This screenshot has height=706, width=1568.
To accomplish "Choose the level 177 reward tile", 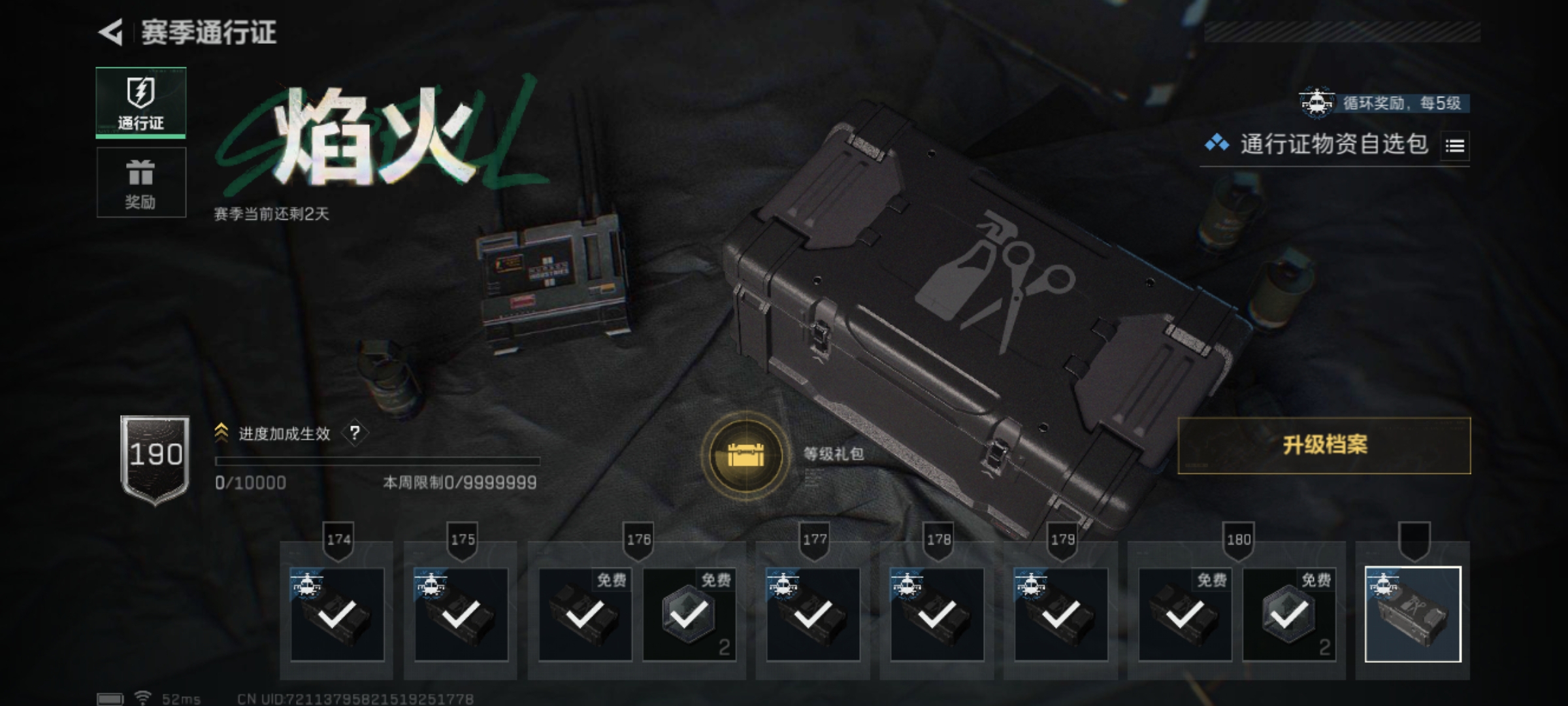I will tap(813, 614).
